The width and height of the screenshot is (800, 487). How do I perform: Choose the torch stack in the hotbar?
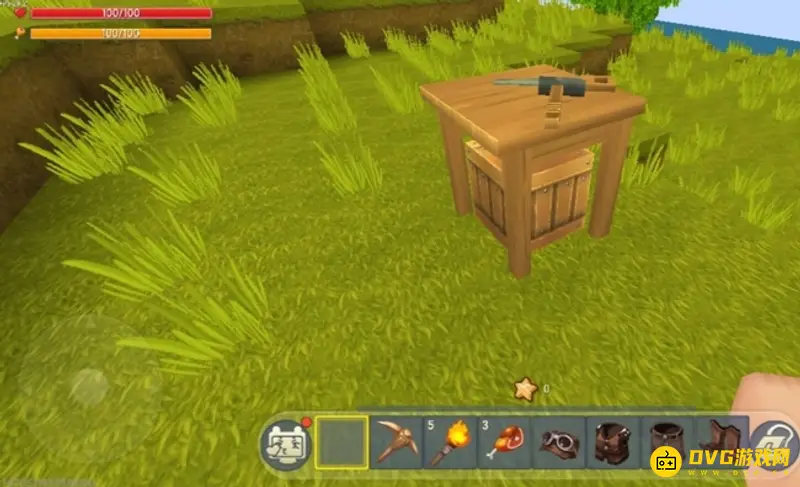click(450, 442)
